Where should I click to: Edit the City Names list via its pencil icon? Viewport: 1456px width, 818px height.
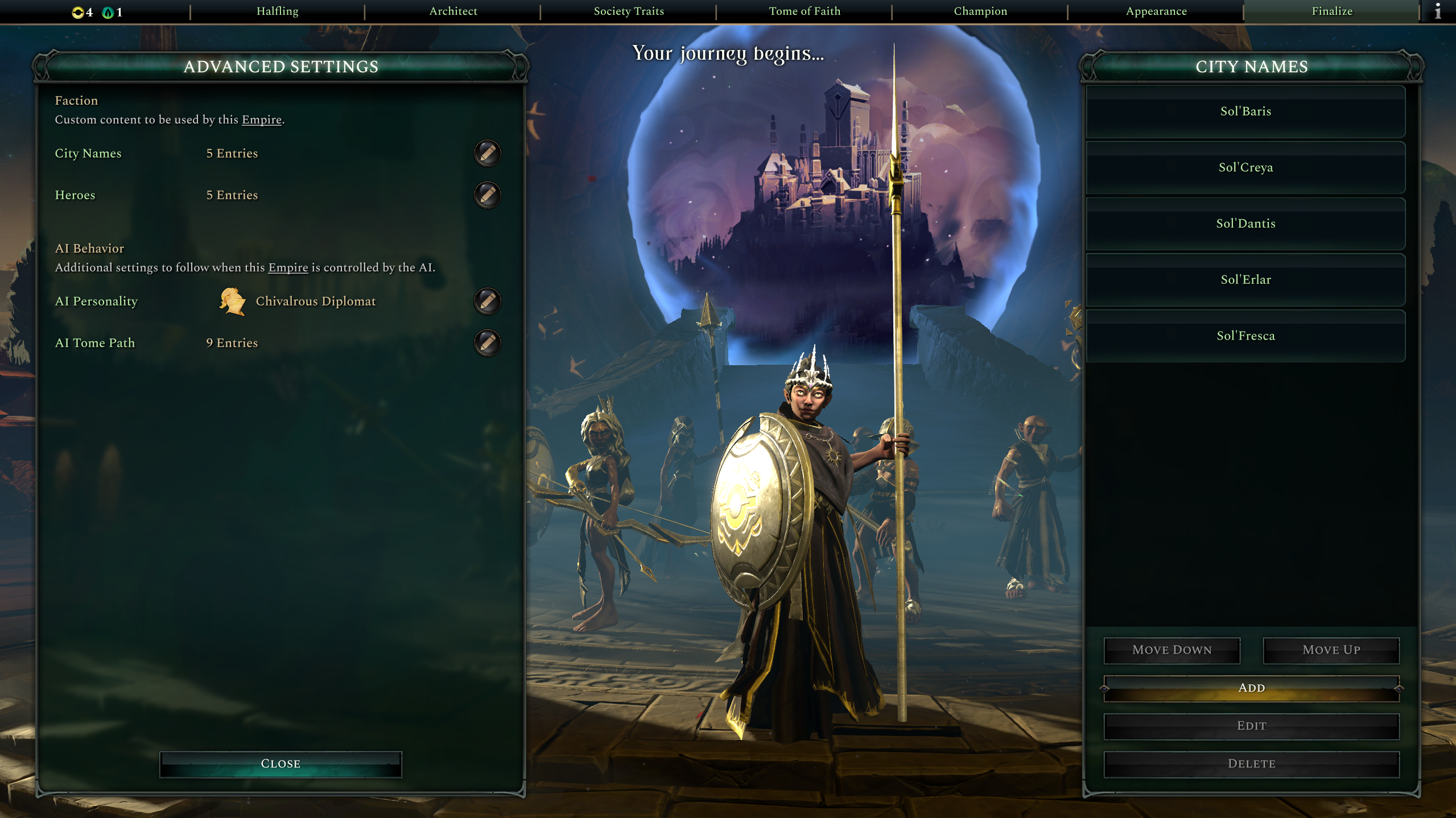point(486,153)
